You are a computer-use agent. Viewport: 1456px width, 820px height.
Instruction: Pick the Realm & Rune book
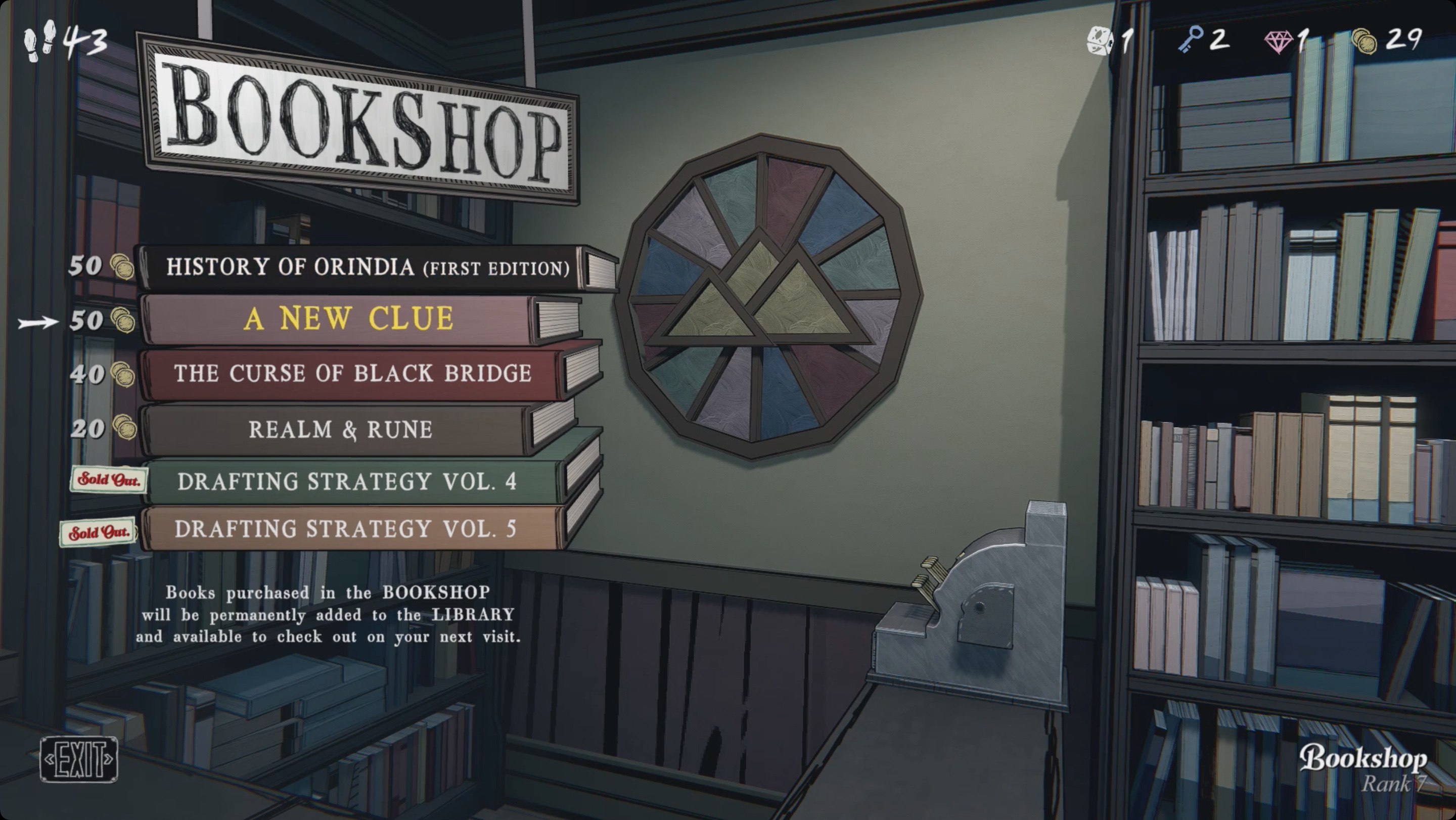340,430
